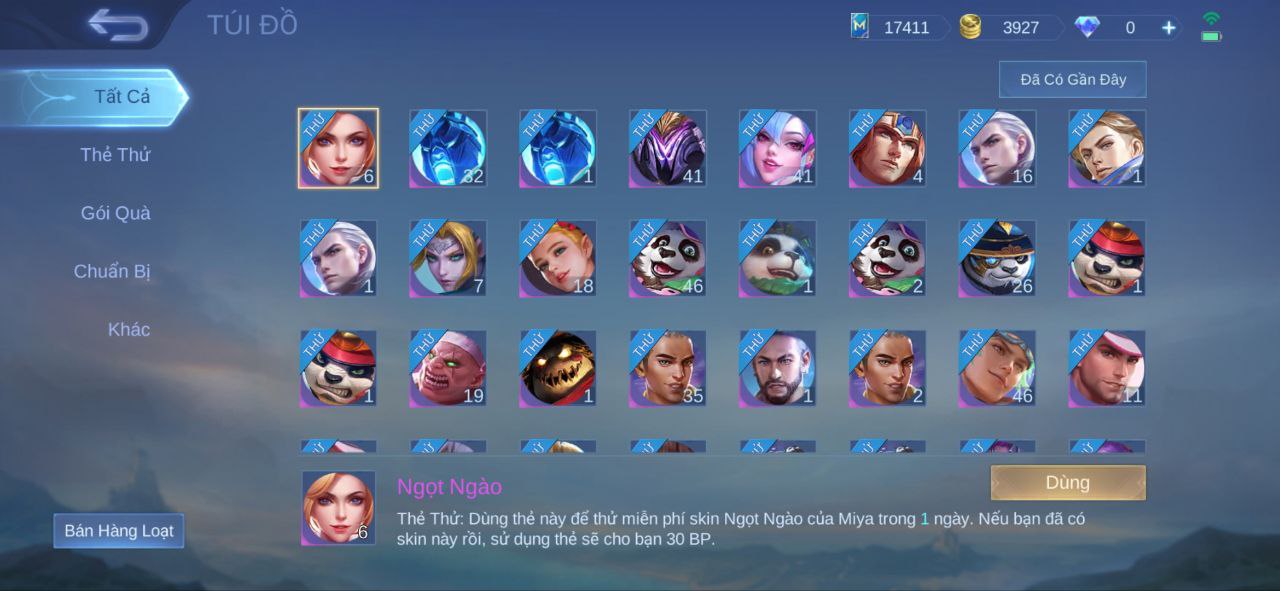
Task: Select the Miya trial card with count 6
Action: (338, 148)
